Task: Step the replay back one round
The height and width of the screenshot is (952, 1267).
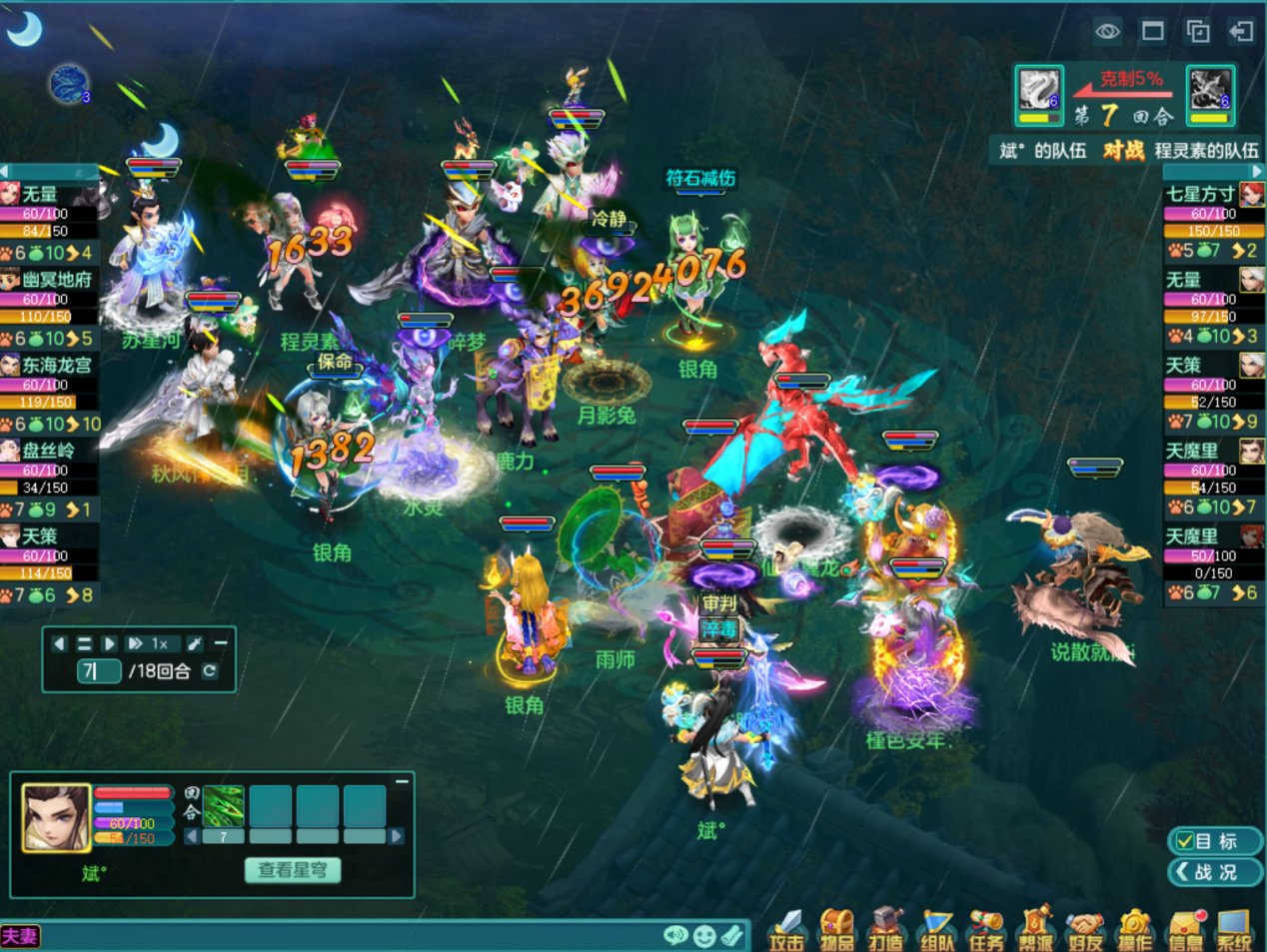Action: click(x=59, y=644)
